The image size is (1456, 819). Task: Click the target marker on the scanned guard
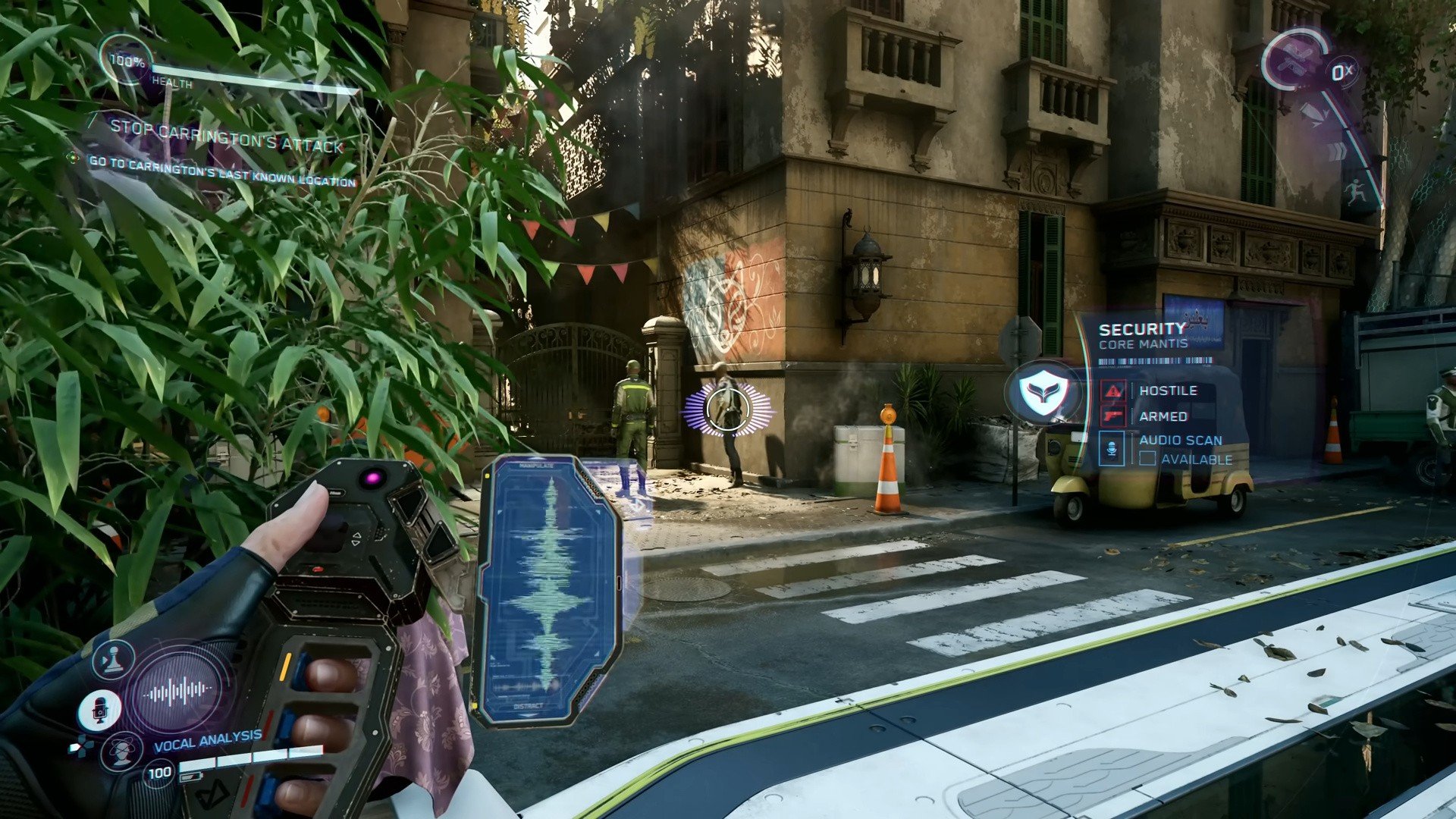click(x=728, y=409)
